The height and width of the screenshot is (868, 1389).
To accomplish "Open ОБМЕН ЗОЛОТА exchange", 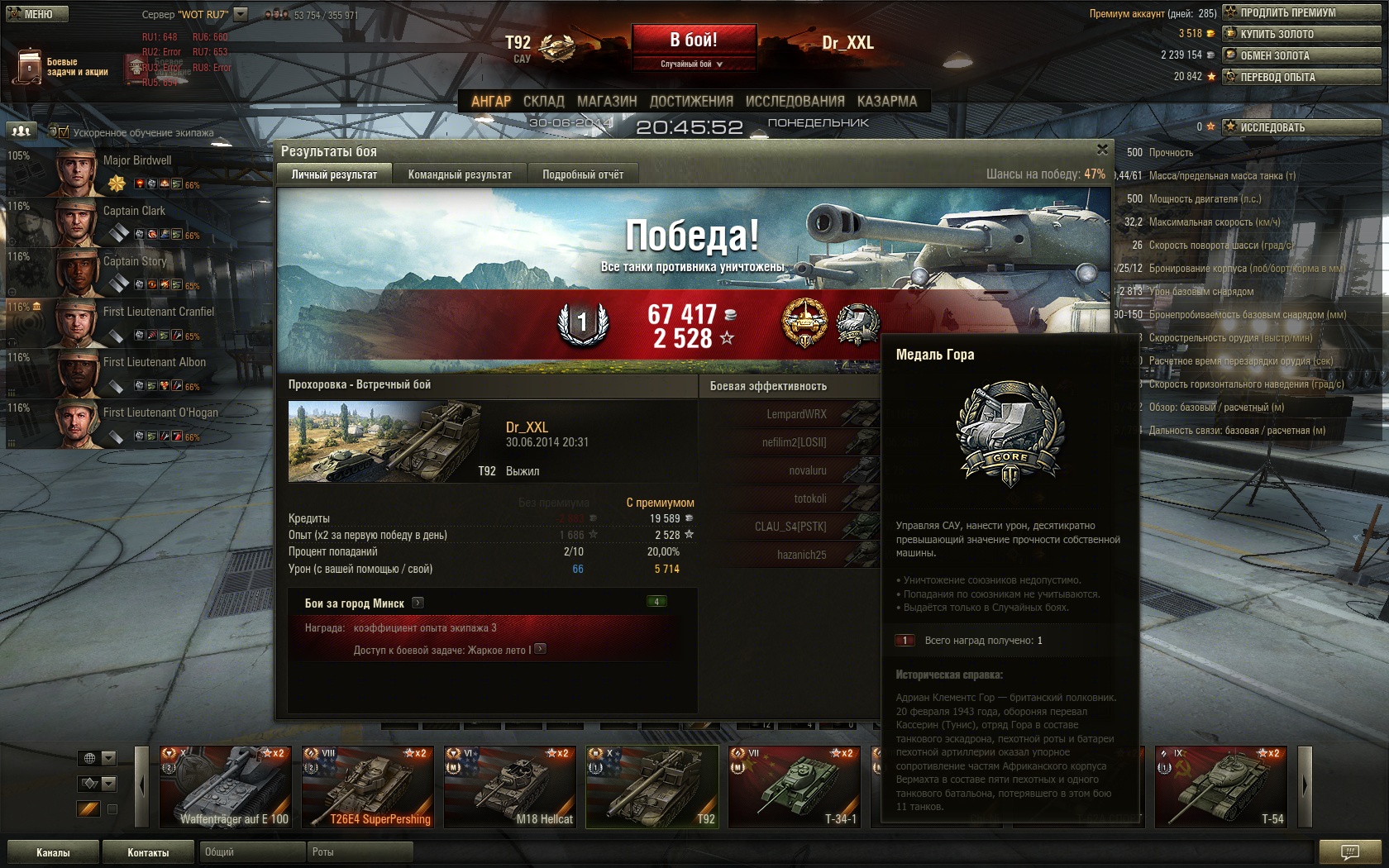I will click(x=1301, y=55).
